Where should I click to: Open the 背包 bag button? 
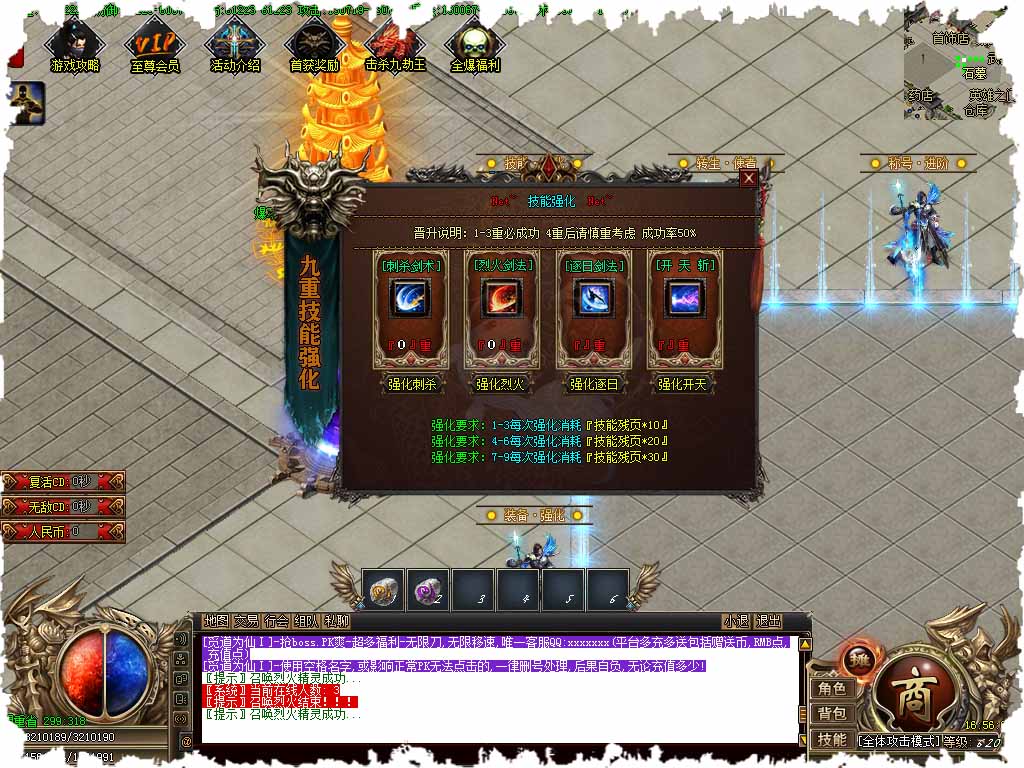832,714
